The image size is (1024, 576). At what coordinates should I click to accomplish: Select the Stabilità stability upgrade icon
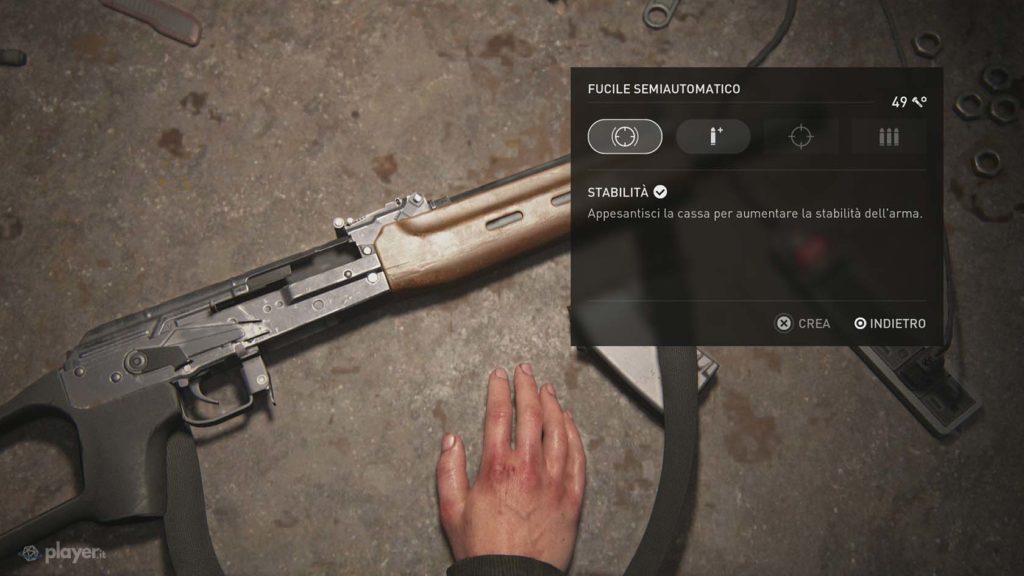click(625, 137)
